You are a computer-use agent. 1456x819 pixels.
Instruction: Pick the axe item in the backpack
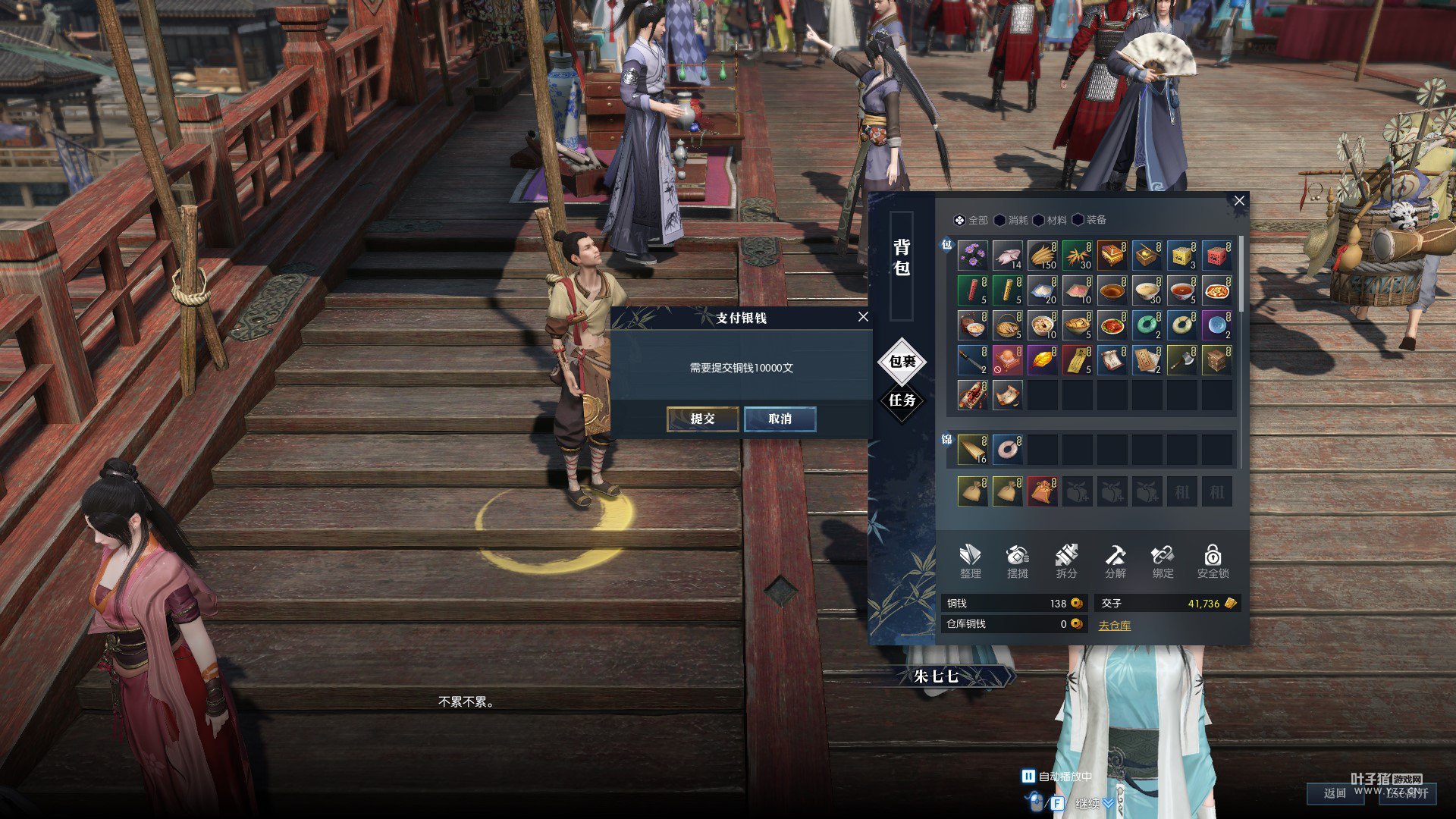point(1181,360)
